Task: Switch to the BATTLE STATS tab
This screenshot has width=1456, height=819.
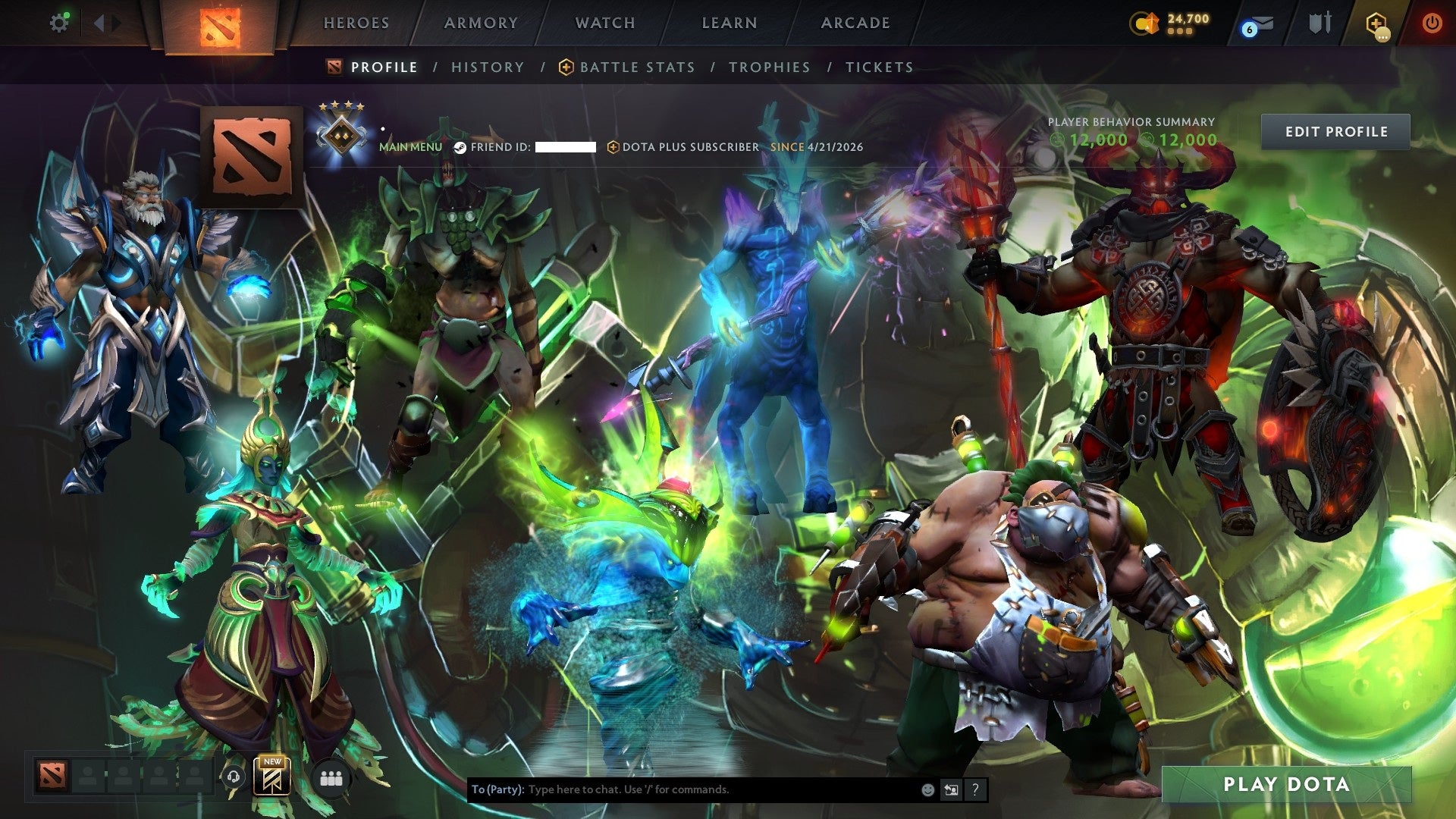Action: click(635, 67)
